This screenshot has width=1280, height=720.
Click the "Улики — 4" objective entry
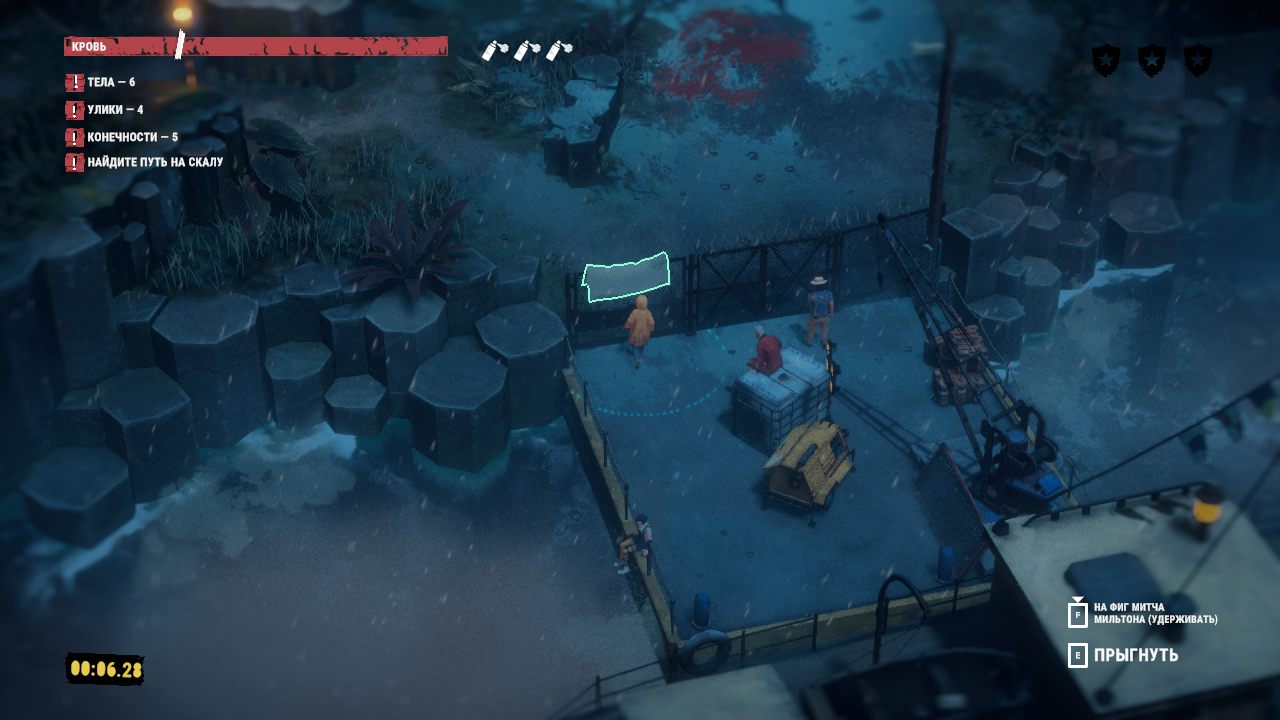point(114,110)
